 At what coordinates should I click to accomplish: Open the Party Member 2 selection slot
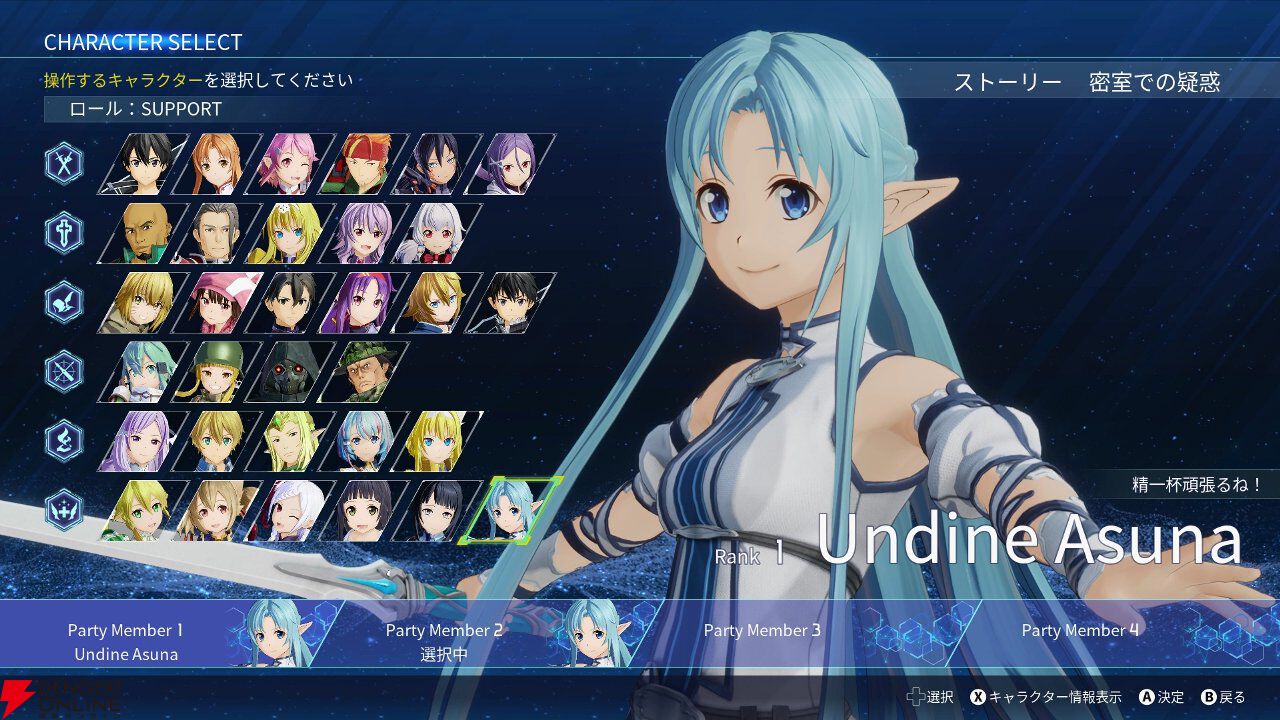click(x=445, y=639)
